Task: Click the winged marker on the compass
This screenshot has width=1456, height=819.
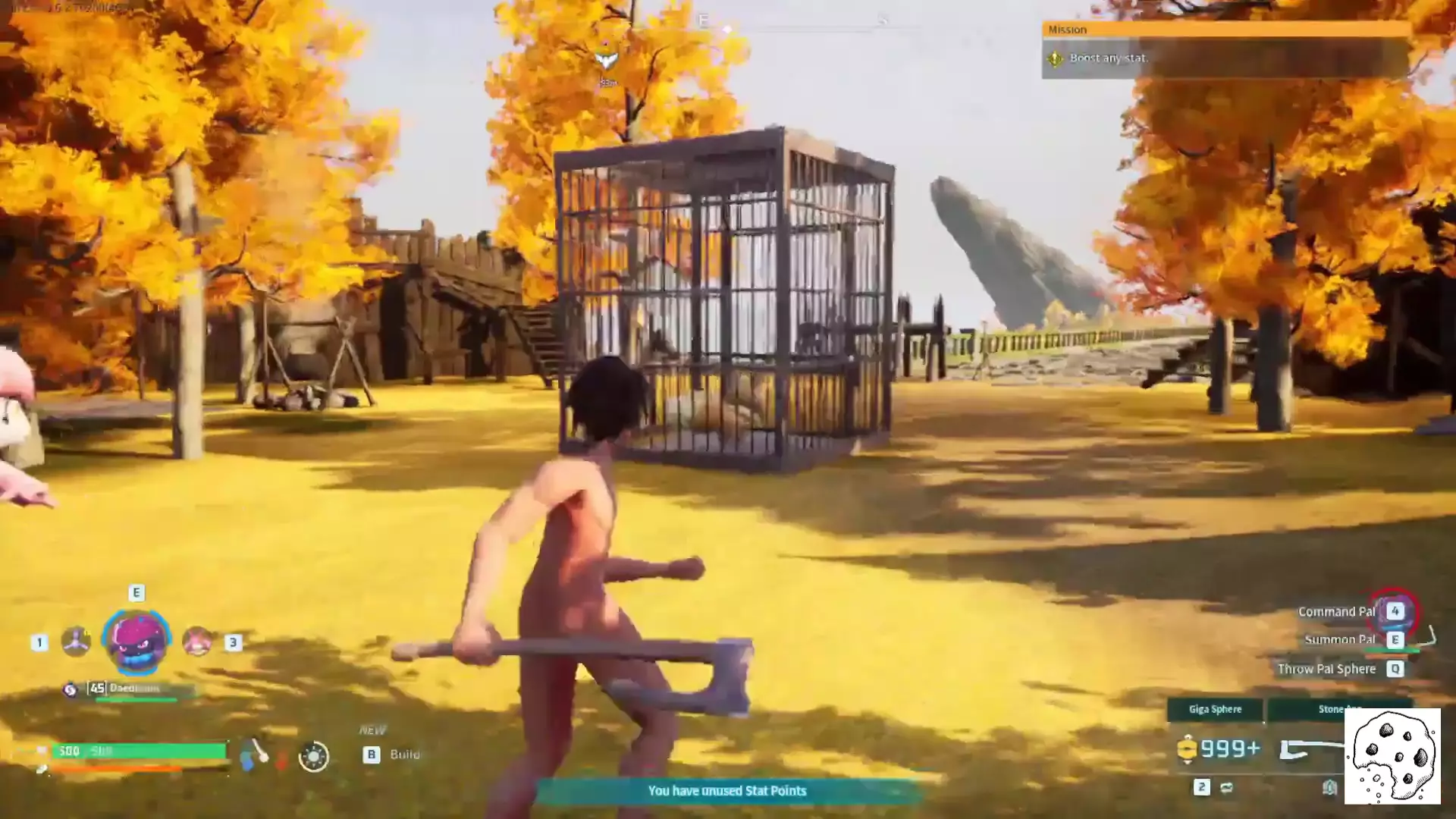Action: [606, 61]
